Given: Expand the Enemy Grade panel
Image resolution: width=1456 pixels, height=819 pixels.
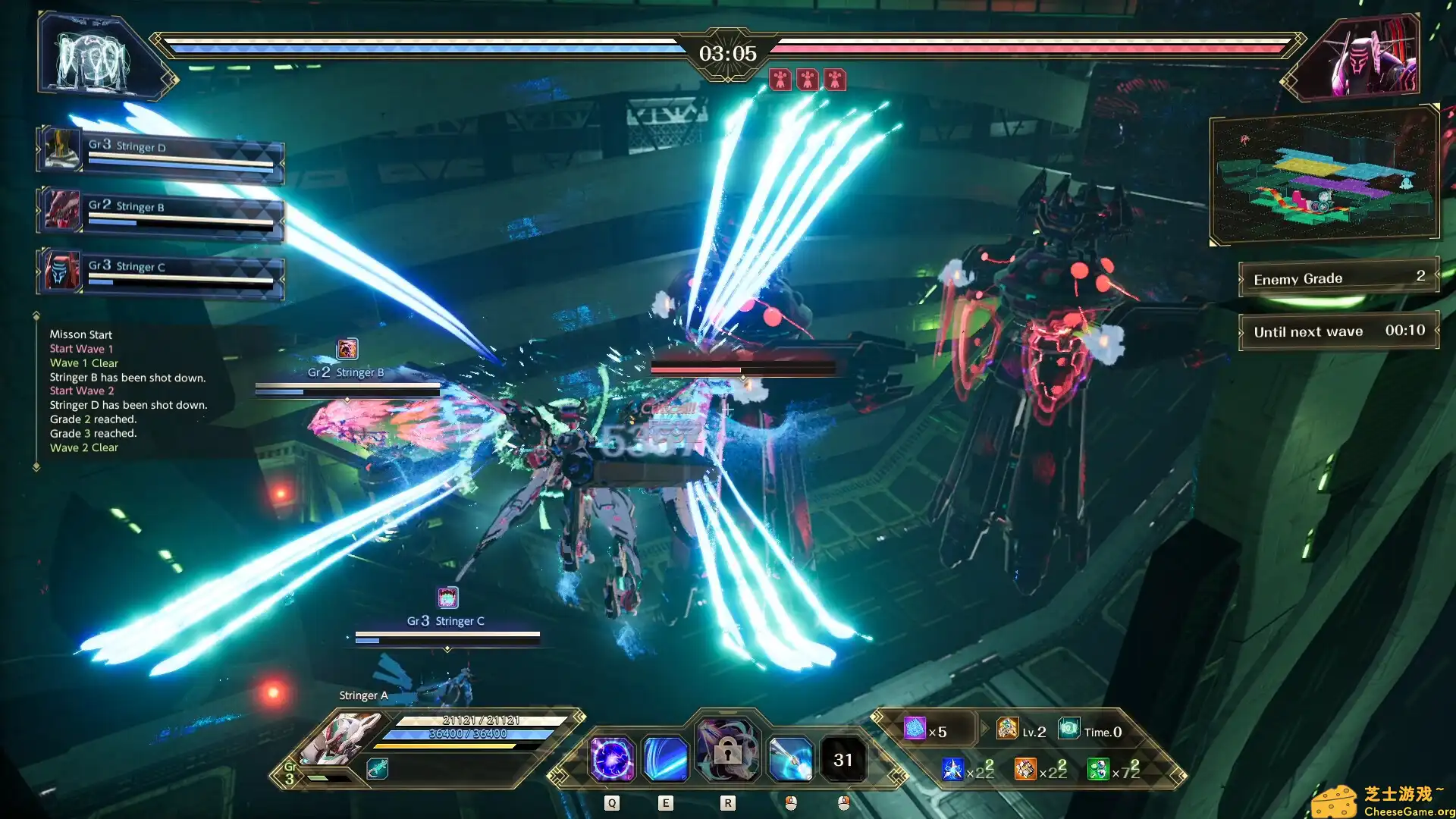Looking at the screenshot, I should coord(1337,278).
